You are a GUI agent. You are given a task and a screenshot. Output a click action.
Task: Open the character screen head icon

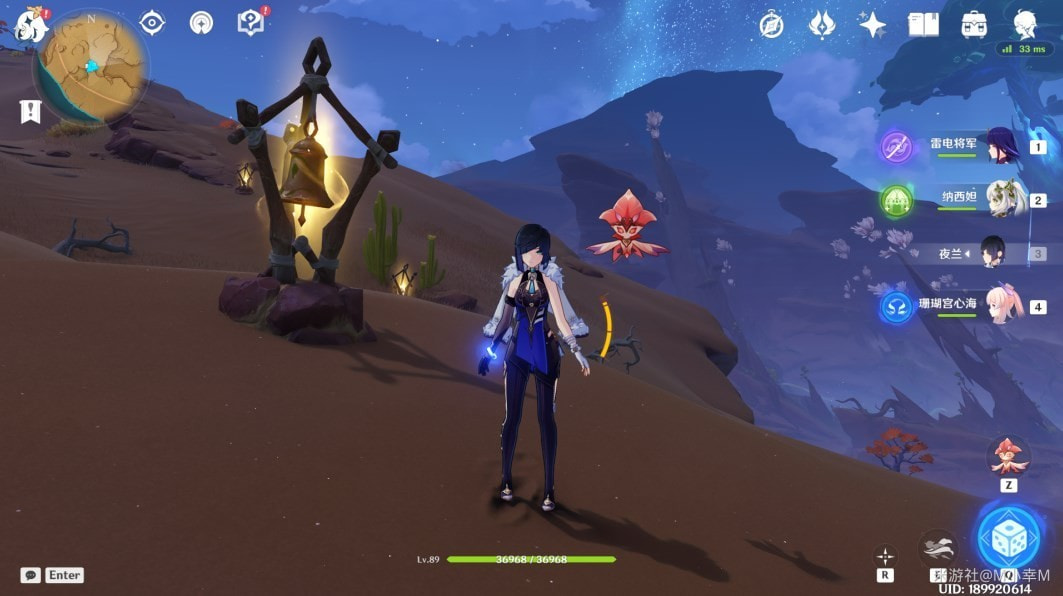coord(1024,24)
